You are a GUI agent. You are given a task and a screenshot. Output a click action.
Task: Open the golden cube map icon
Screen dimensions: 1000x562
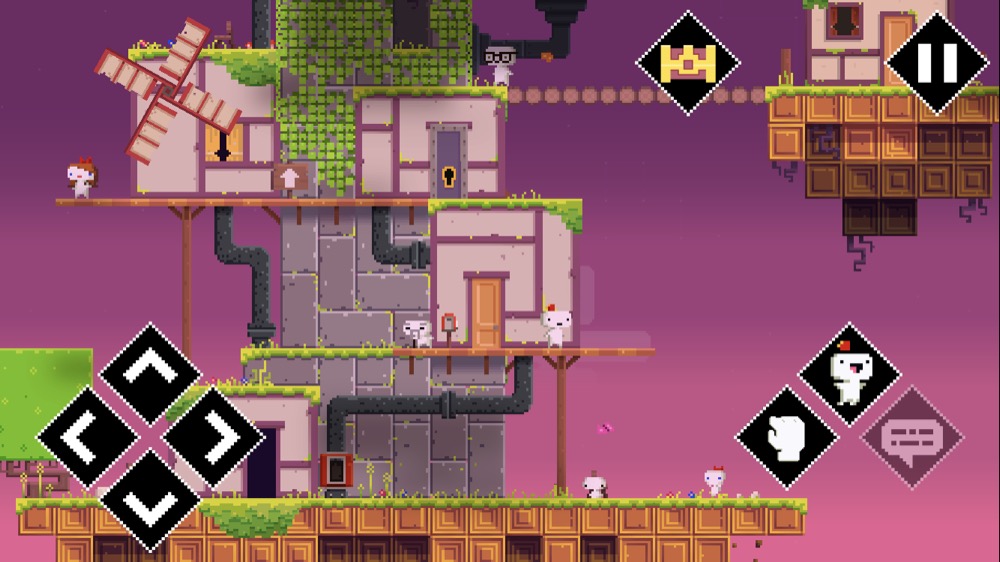click(687, 62)
